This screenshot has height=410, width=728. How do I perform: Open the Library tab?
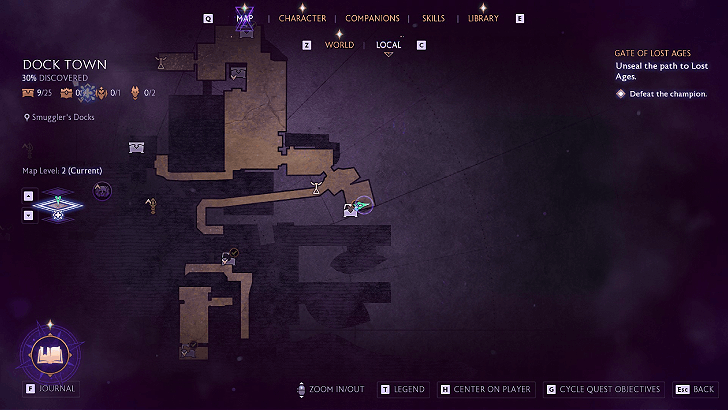(x=483, y=18)
